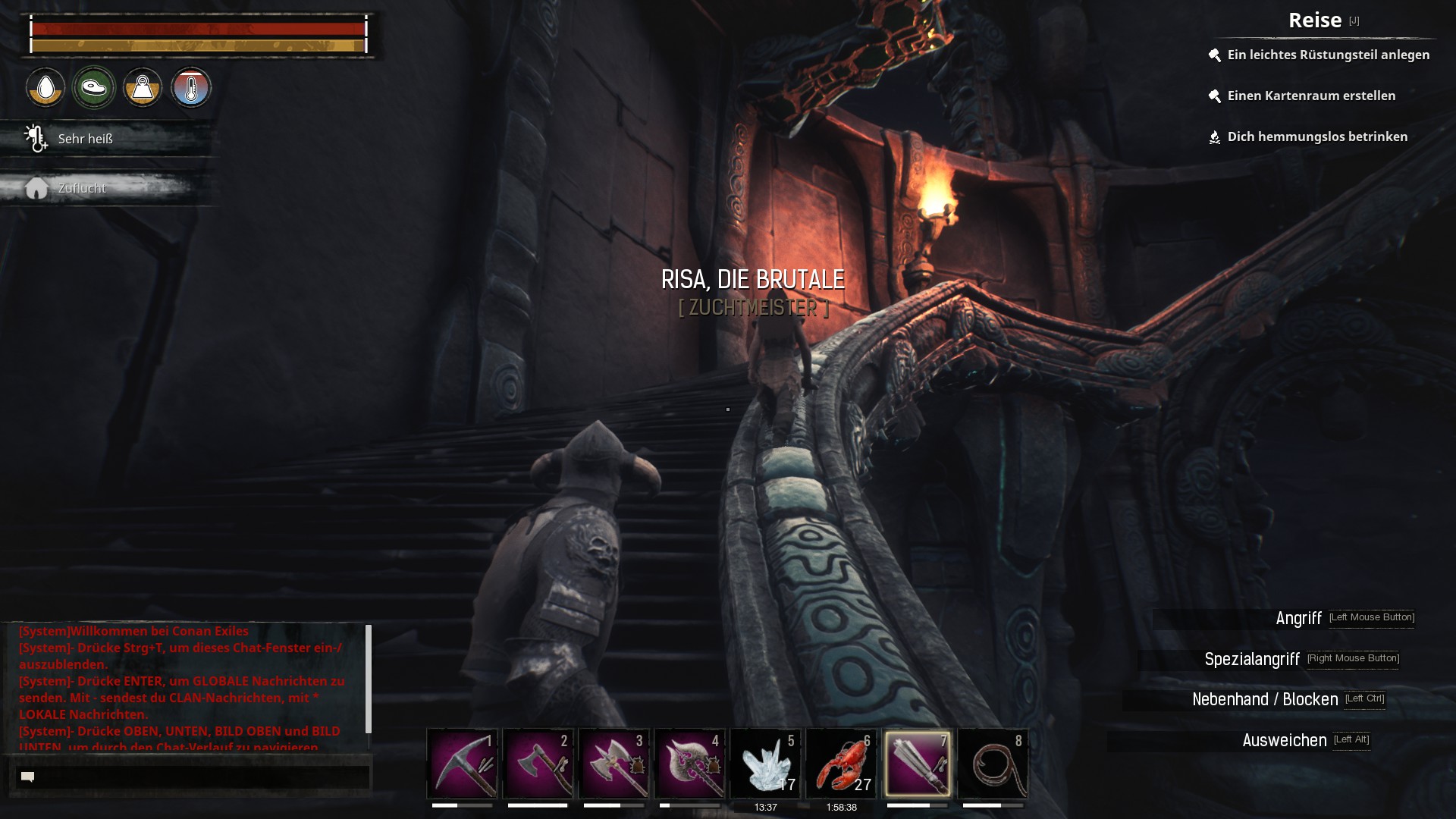Equip the hatchet in hotbar slot 2
Viewport: 1456px width, 819px height.
point(538,764)
